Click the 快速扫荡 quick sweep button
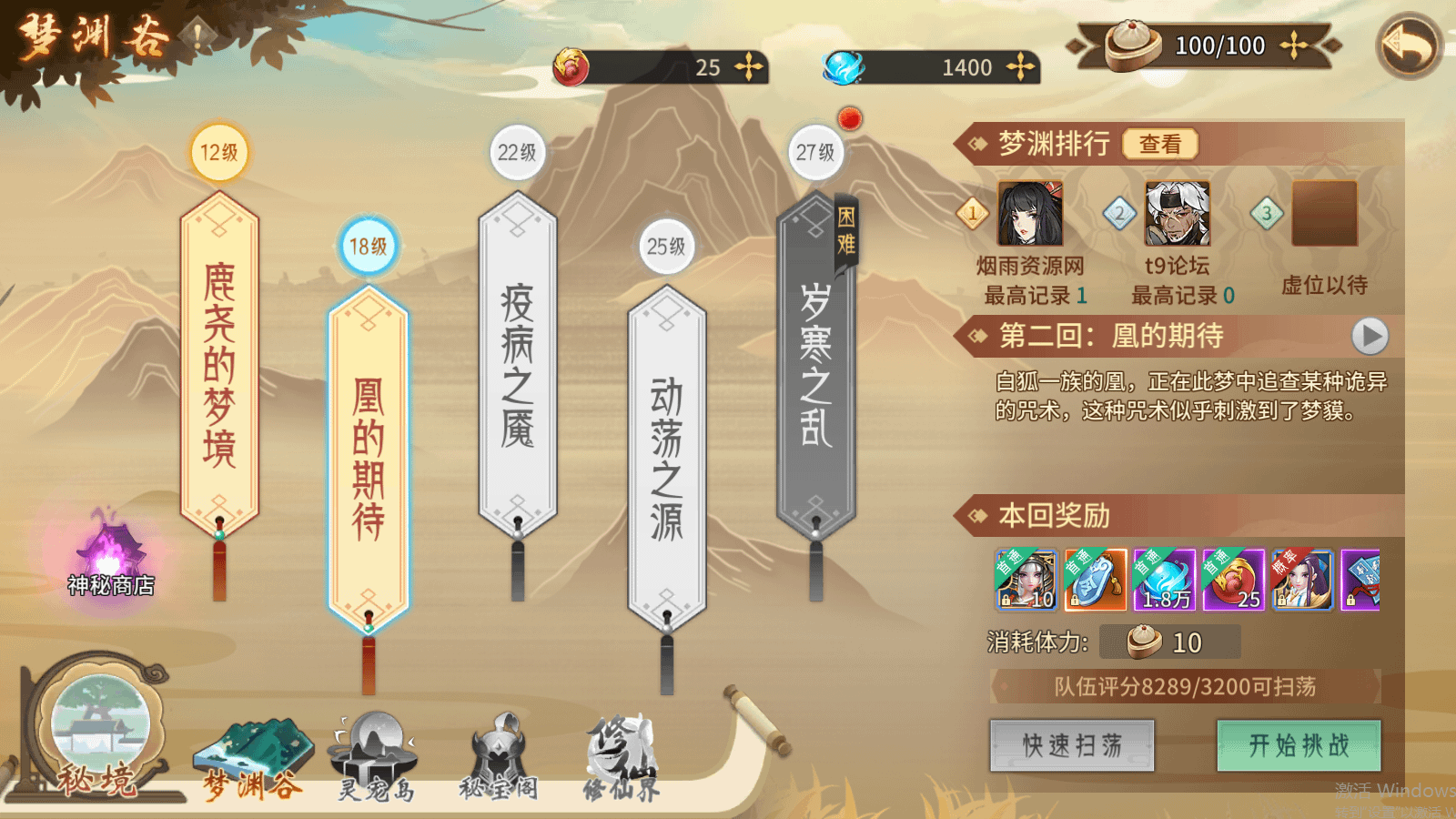 (1072, 745)
